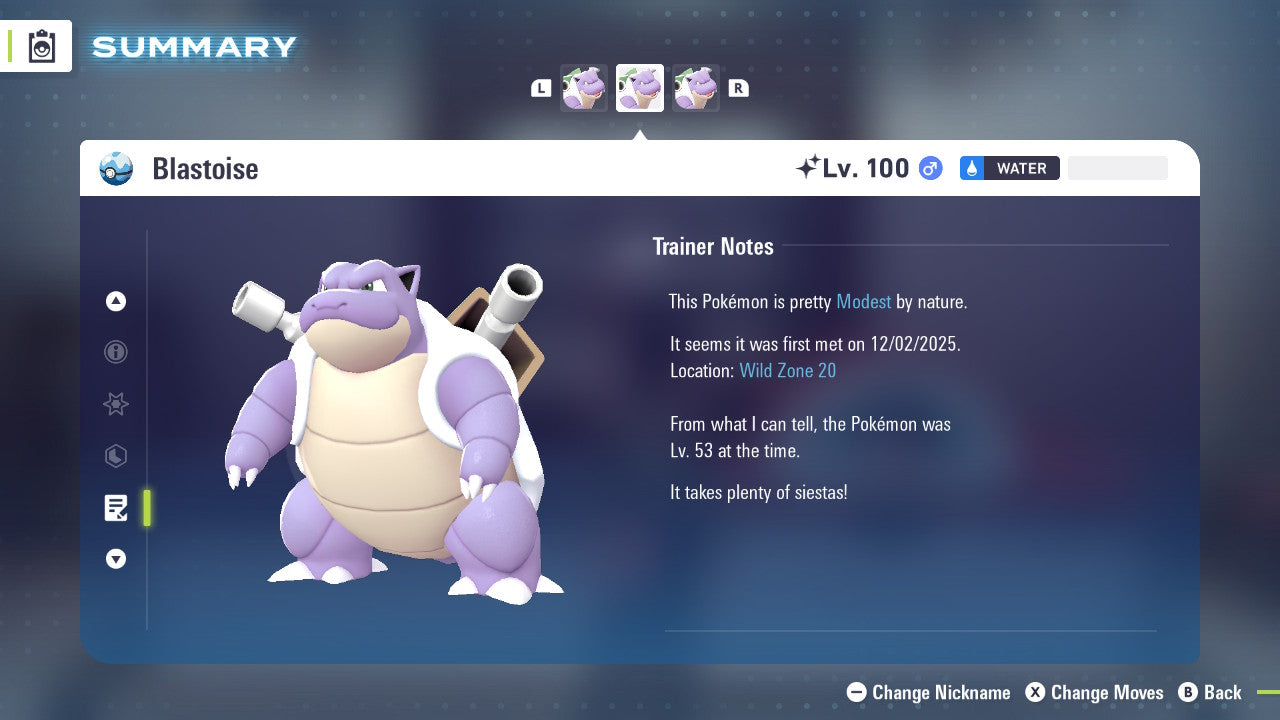Click the male gender symbol next to Lv. 100
This screenshot has width=1280, height=720.
point(929,168)
